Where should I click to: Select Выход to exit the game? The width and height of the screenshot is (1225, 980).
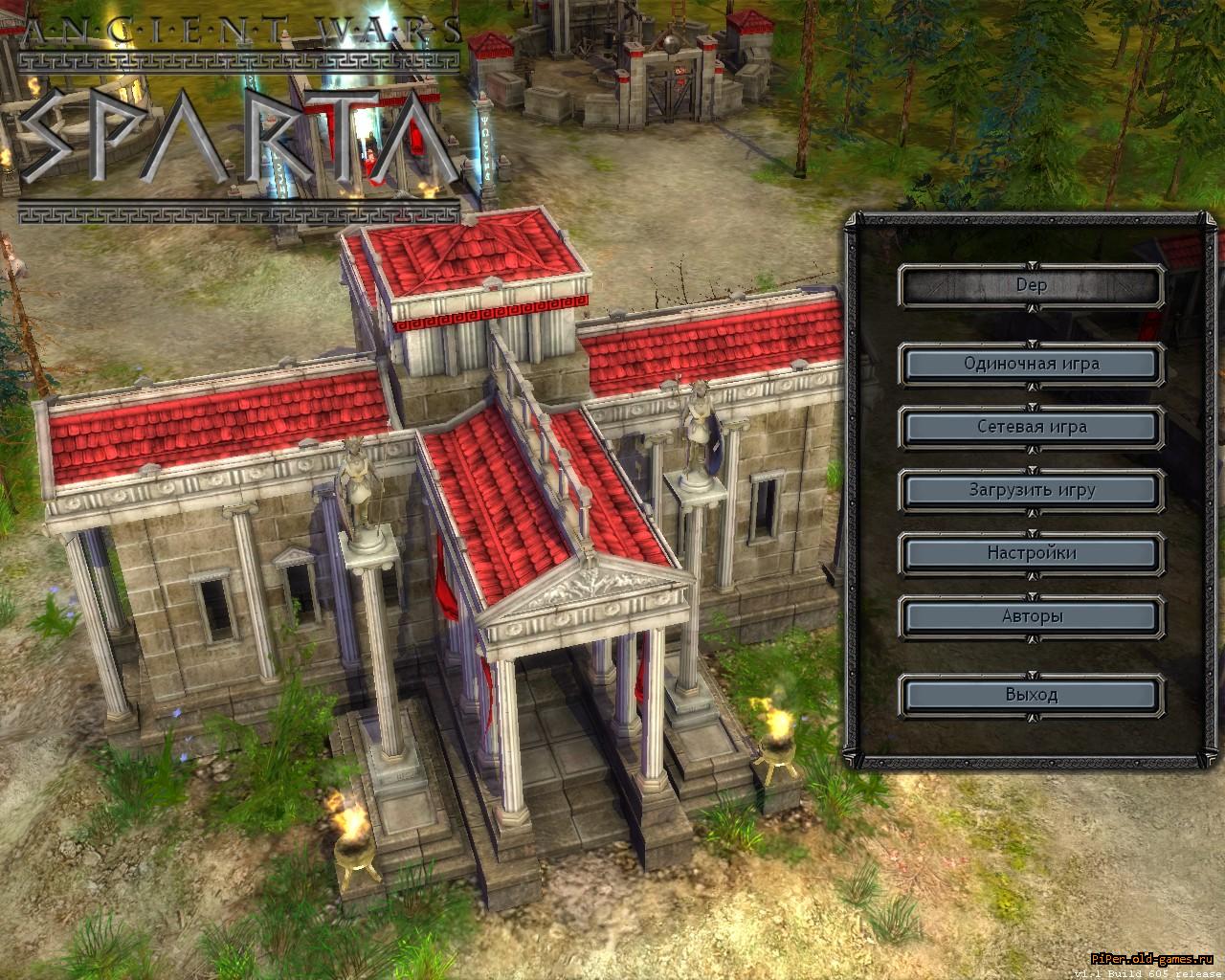click(1031, 695)
